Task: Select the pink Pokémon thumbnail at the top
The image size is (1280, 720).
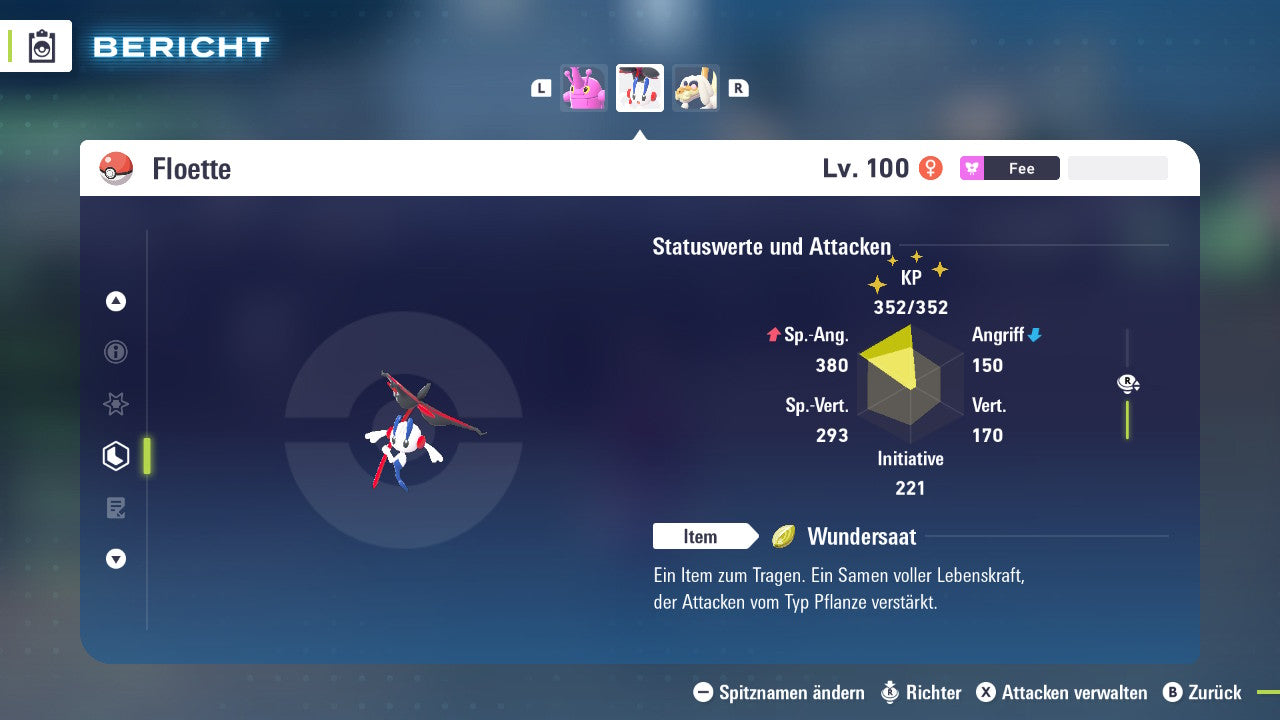Action: pos(584,87)
